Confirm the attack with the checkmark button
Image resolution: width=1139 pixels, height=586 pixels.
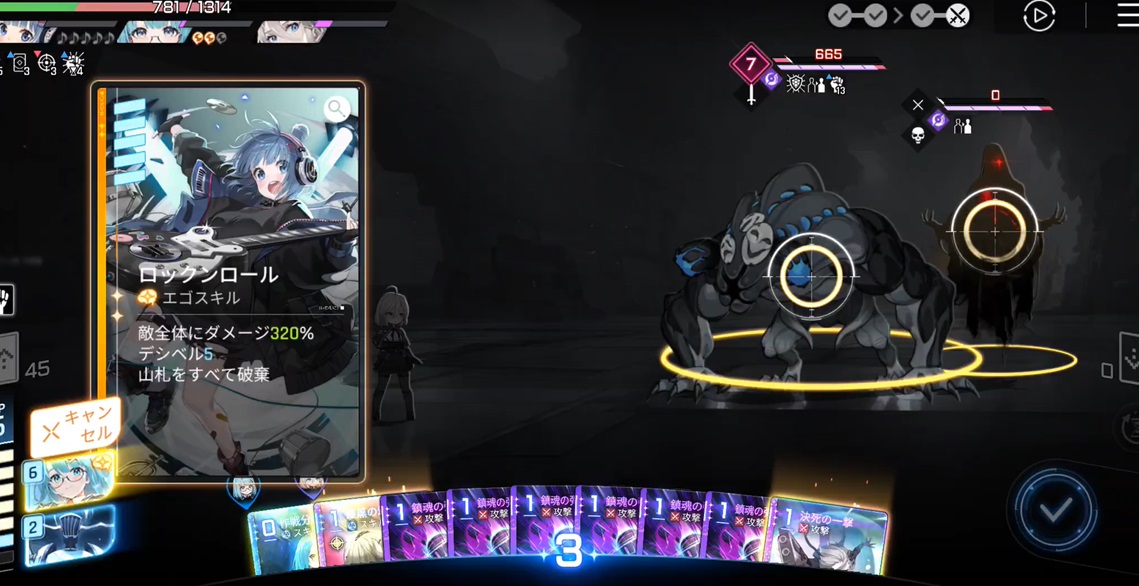(1055, 511)
